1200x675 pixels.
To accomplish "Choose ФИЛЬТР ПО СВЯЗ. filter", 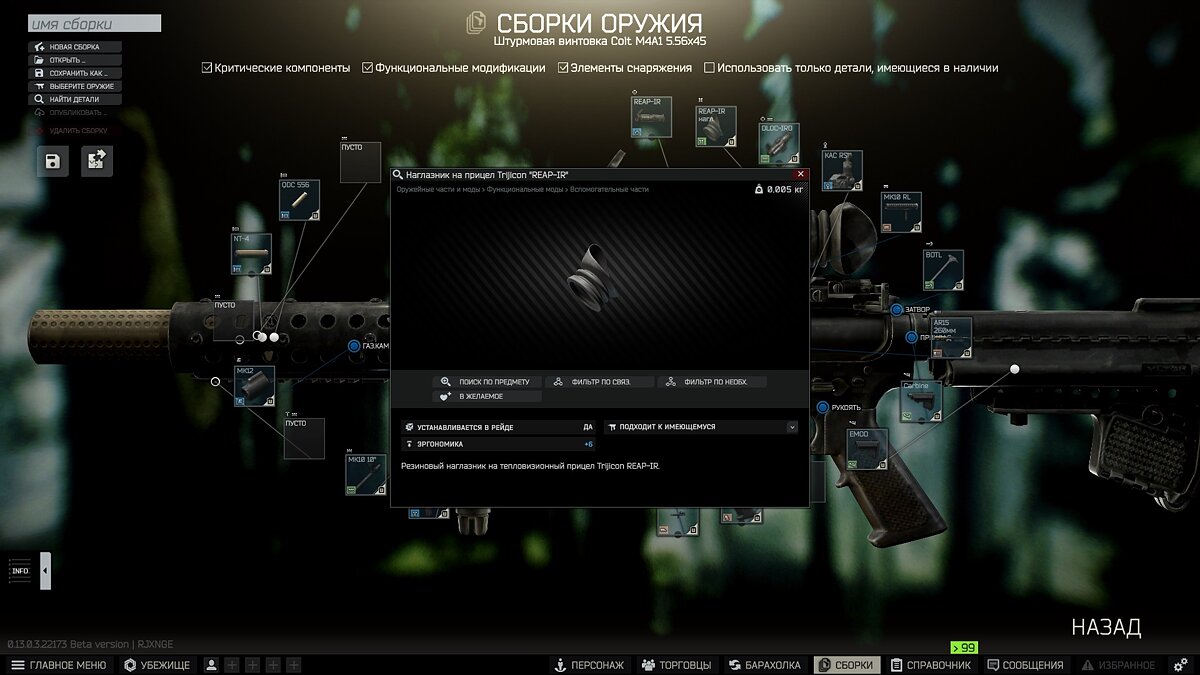I will (600, 382).
